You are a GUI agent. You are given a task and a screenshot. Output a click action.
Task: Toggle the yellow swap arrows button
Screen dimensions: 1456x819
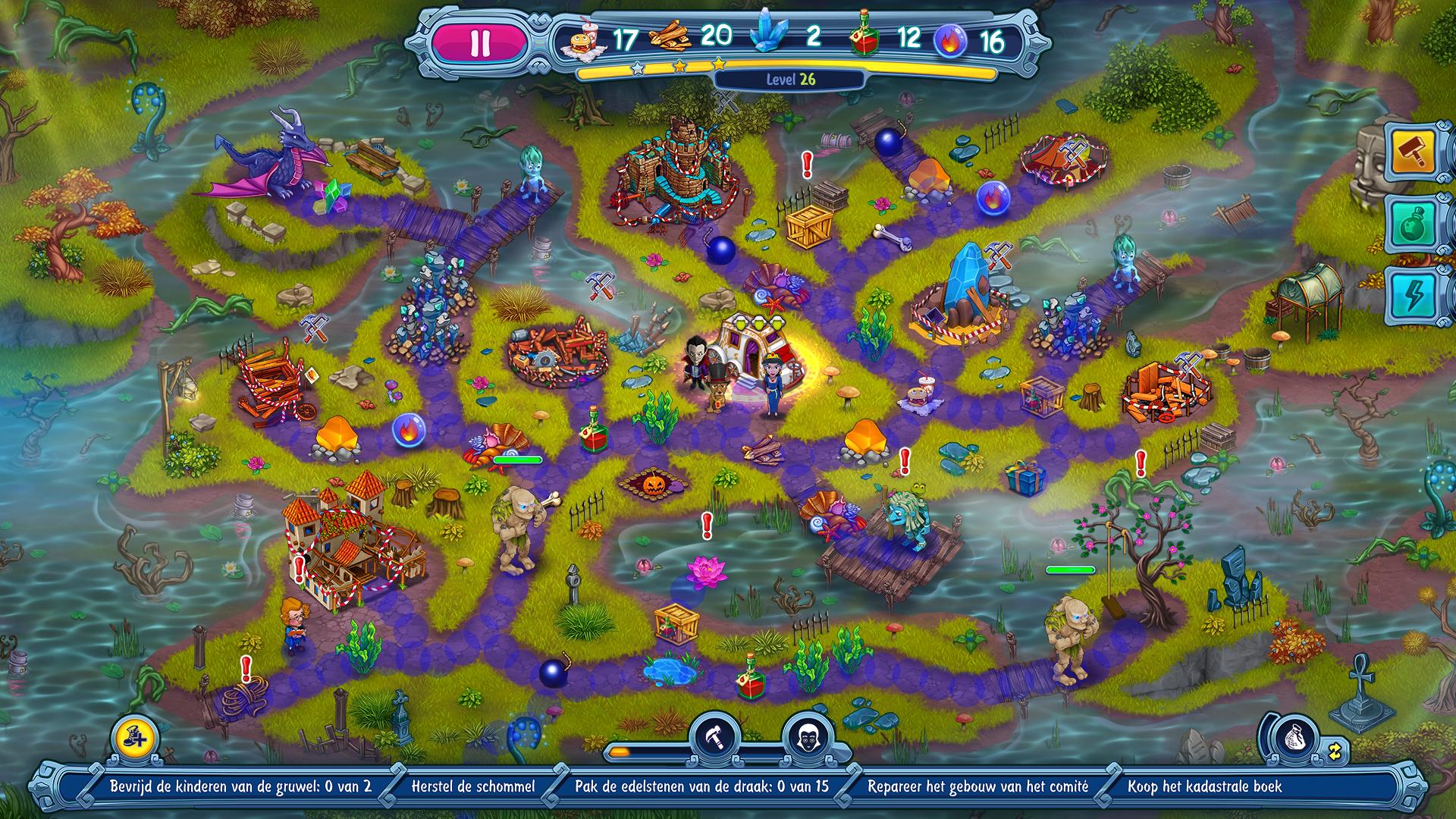(x=1334, y=750)
